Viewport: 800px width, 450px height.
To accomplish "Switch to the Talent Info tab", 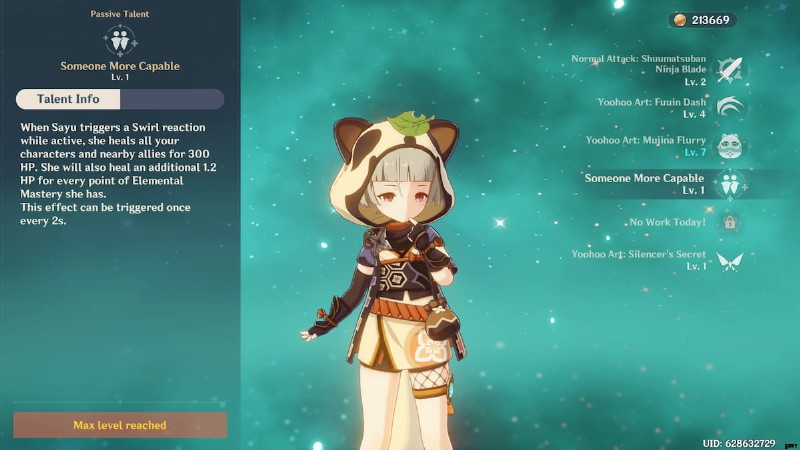I will pos(67,99).
